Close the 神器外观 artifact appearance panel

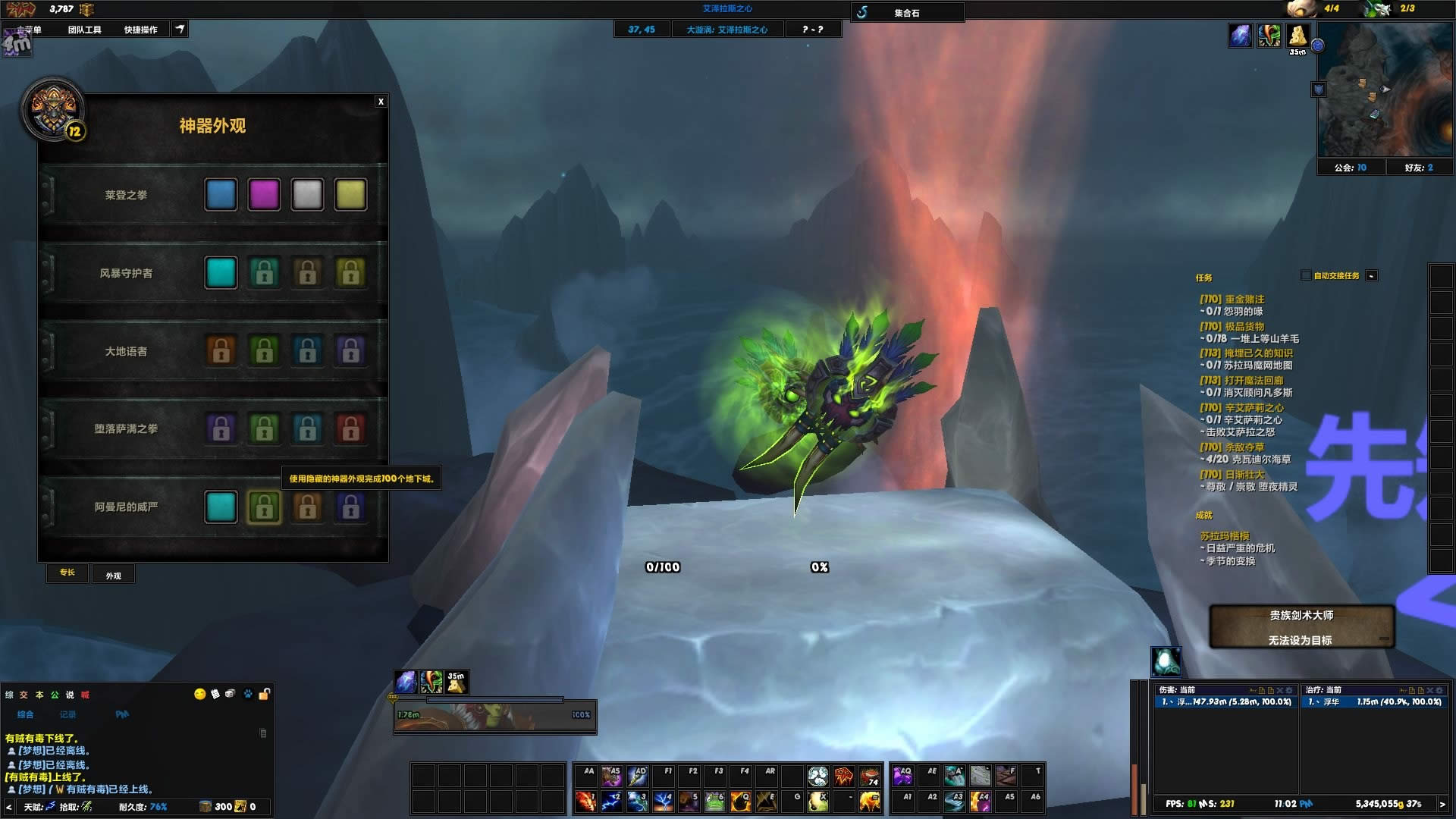[381, 102]
